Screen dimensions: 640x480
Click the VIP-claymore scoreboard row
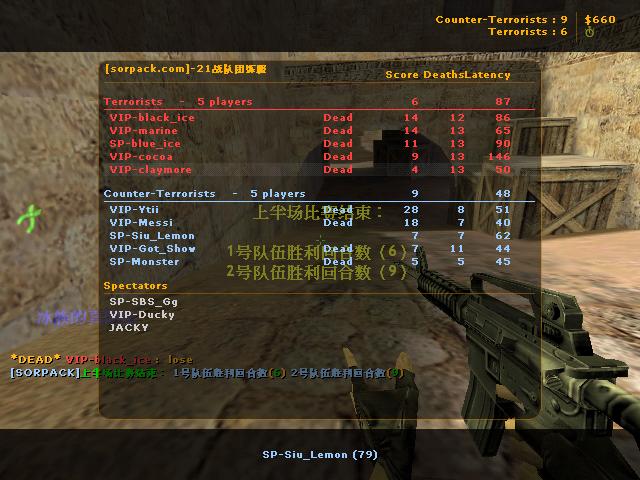(x=150, y=170)
